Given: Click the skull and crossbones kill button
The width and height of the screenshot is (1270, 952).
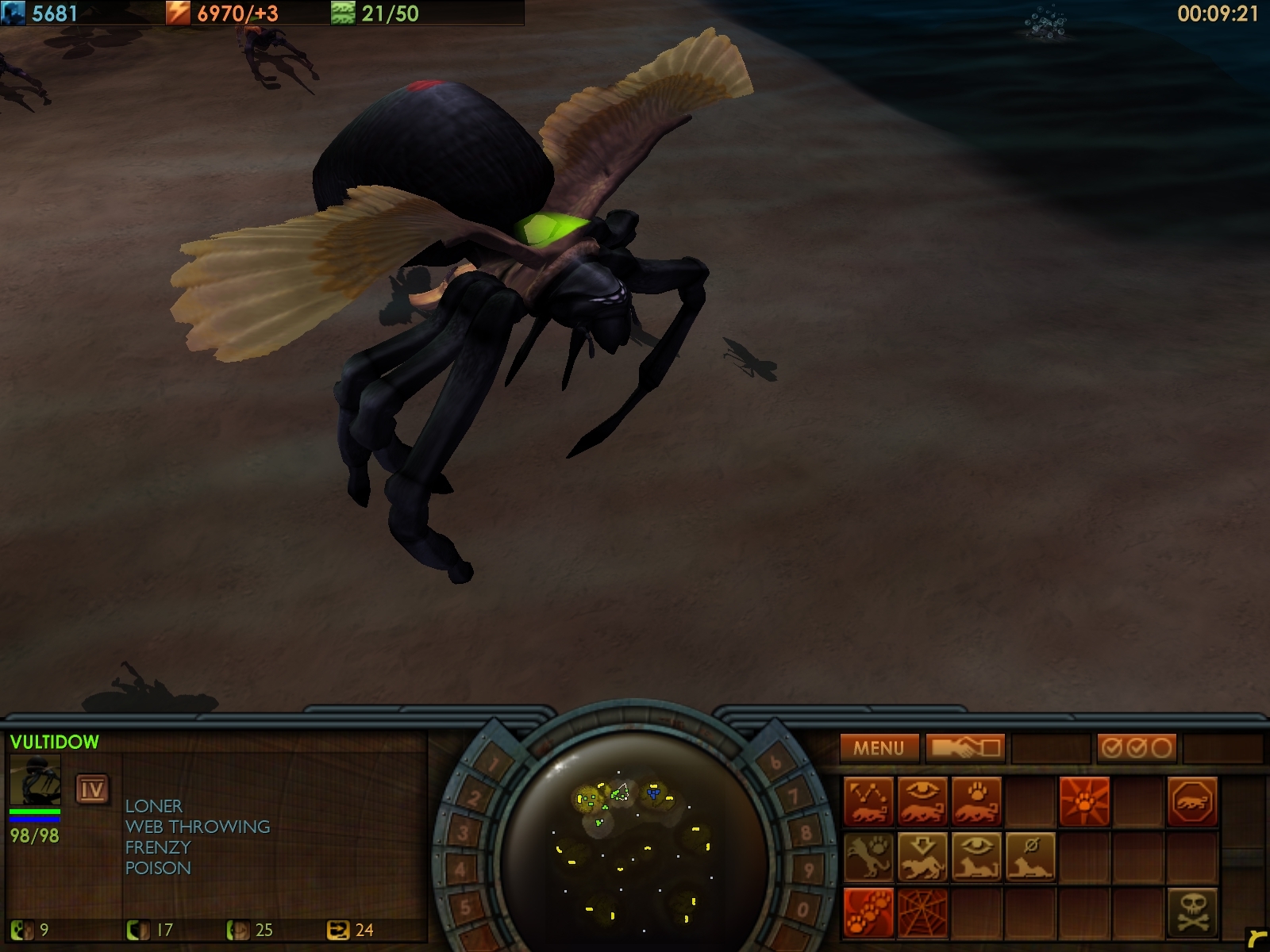Looking at the screenshot, I should coord(1191,911).
